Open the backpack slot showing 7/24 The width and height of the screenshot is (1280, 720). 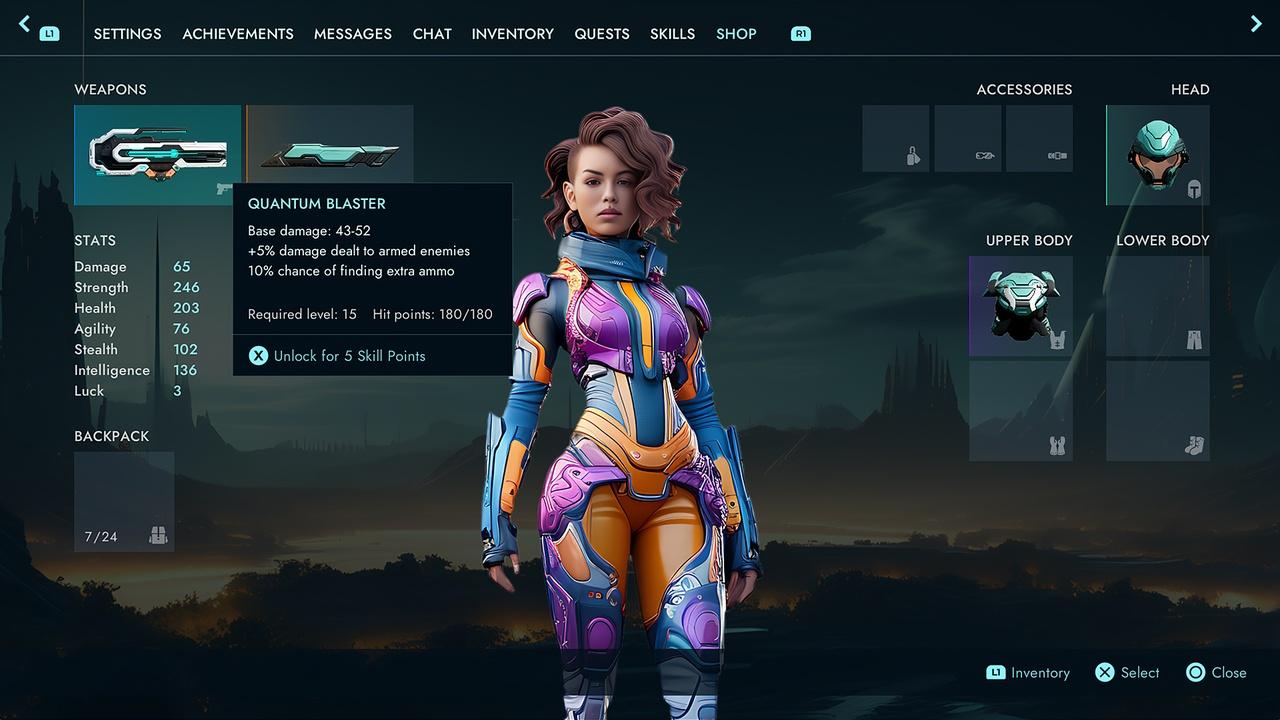point(124,501)
